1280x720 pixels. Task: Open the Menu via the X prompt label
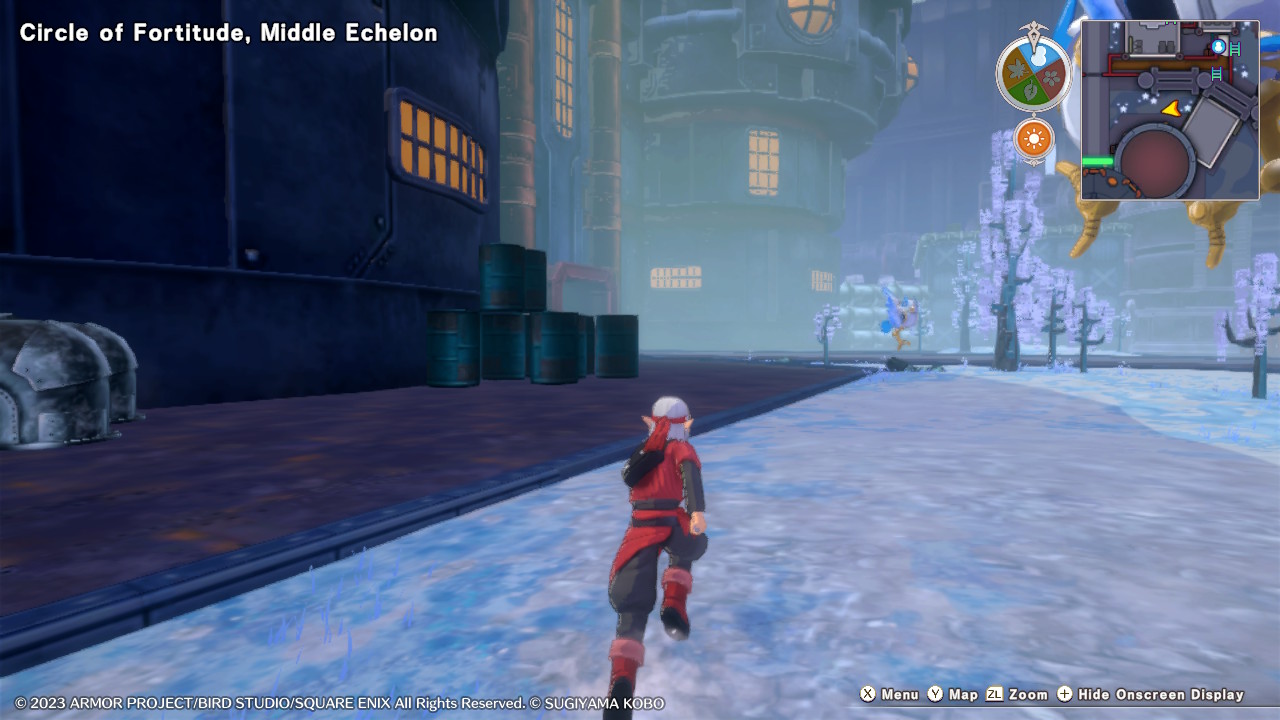pyautogui.click(x=901, y=694)
